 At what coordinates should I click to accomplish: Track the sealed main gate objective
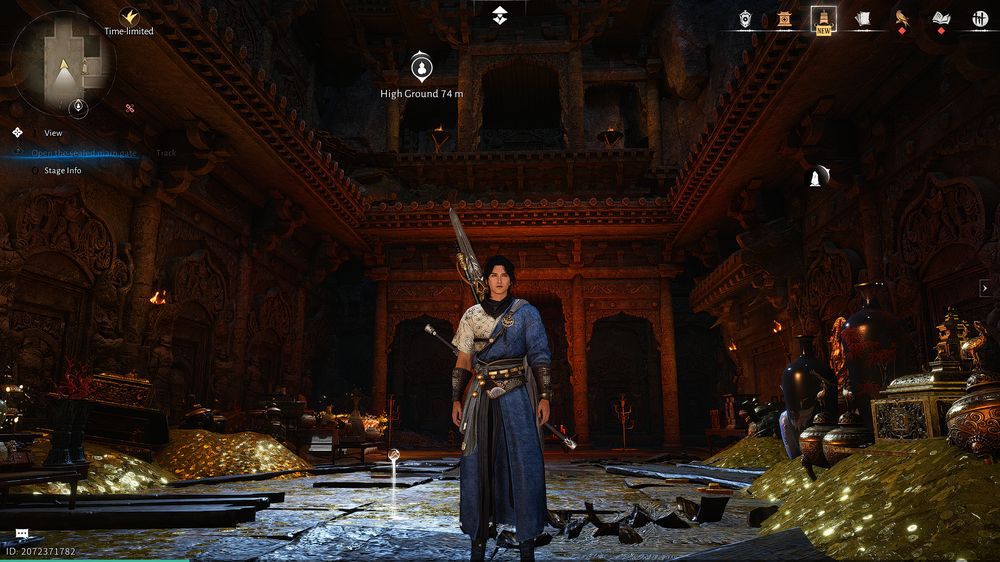(166, 153)
